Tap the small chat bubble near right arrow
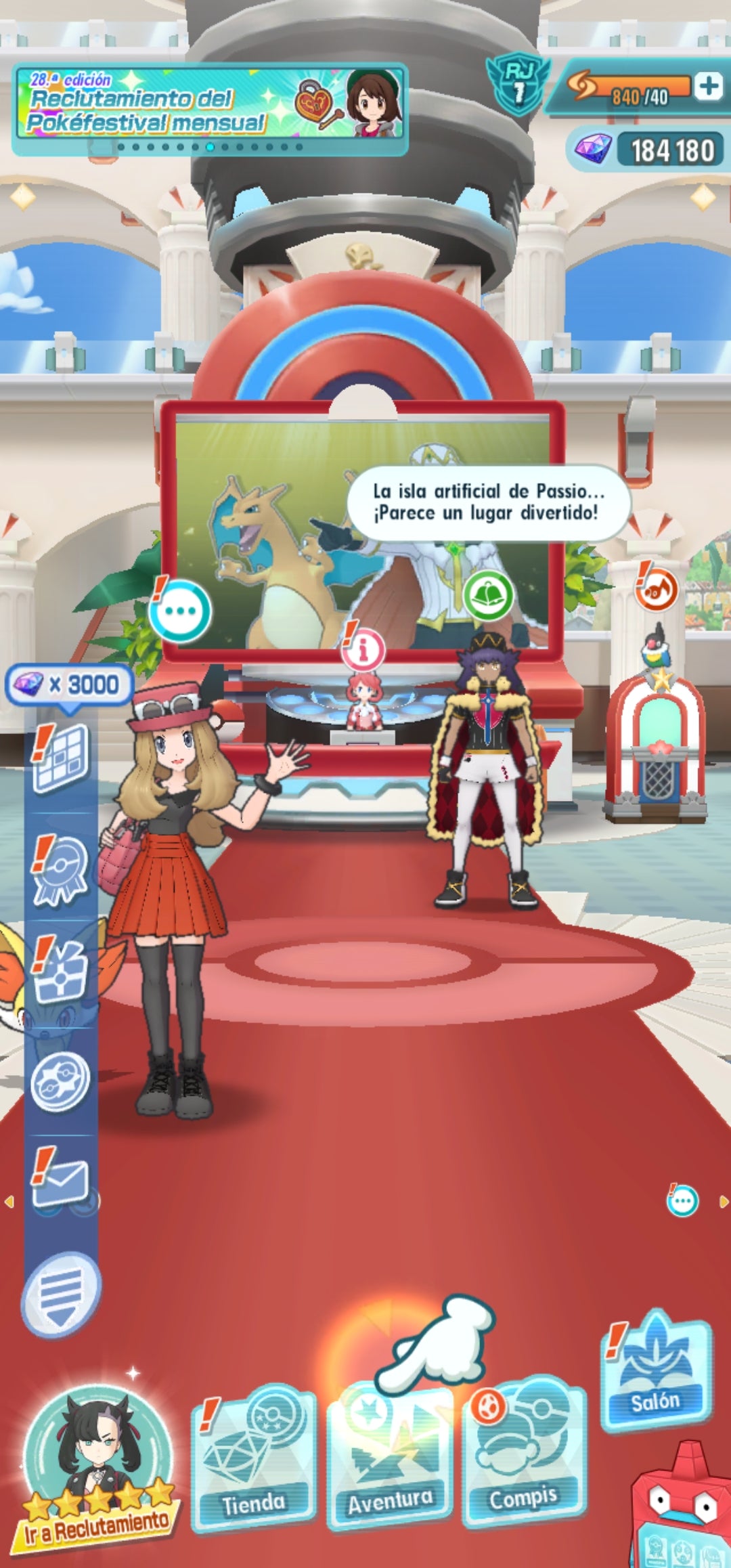 pos(682,1202)
